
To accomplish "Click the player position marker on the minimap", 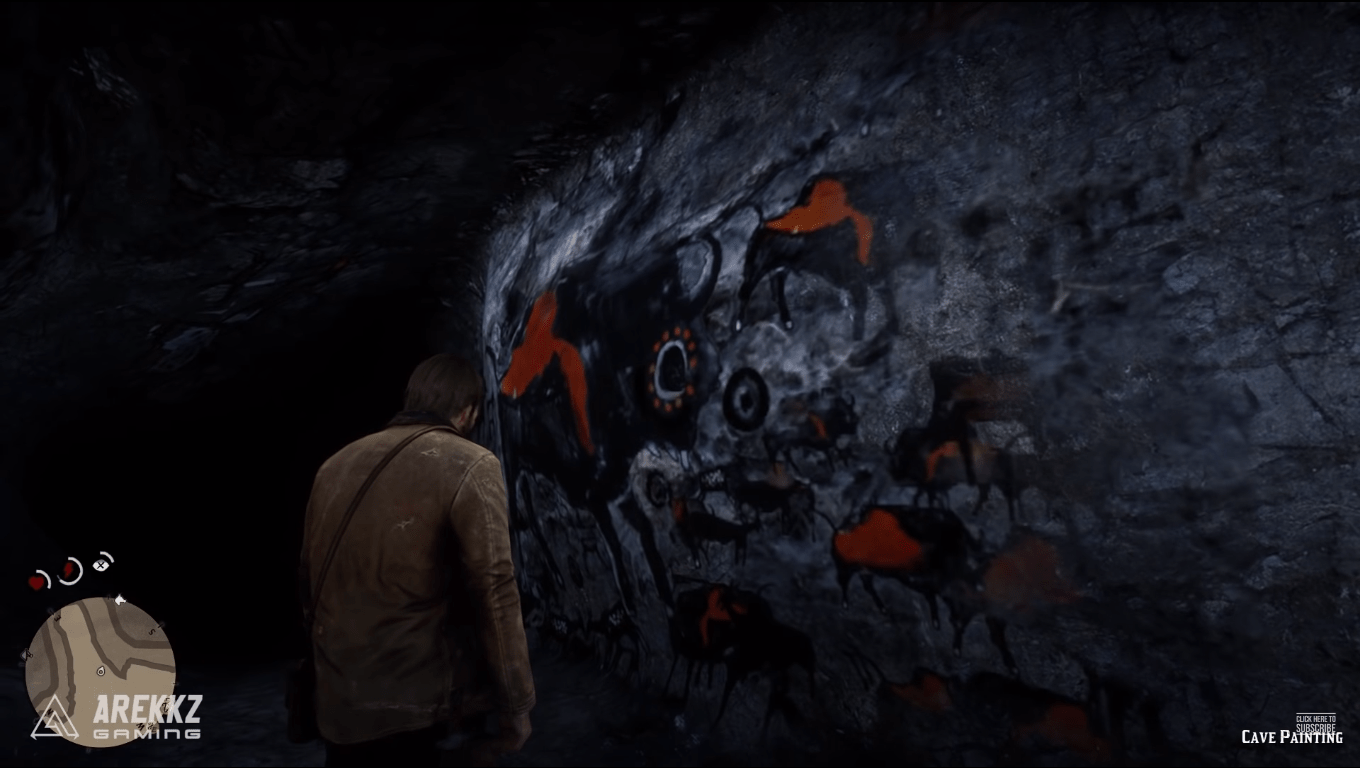I will tap(100, 671).
